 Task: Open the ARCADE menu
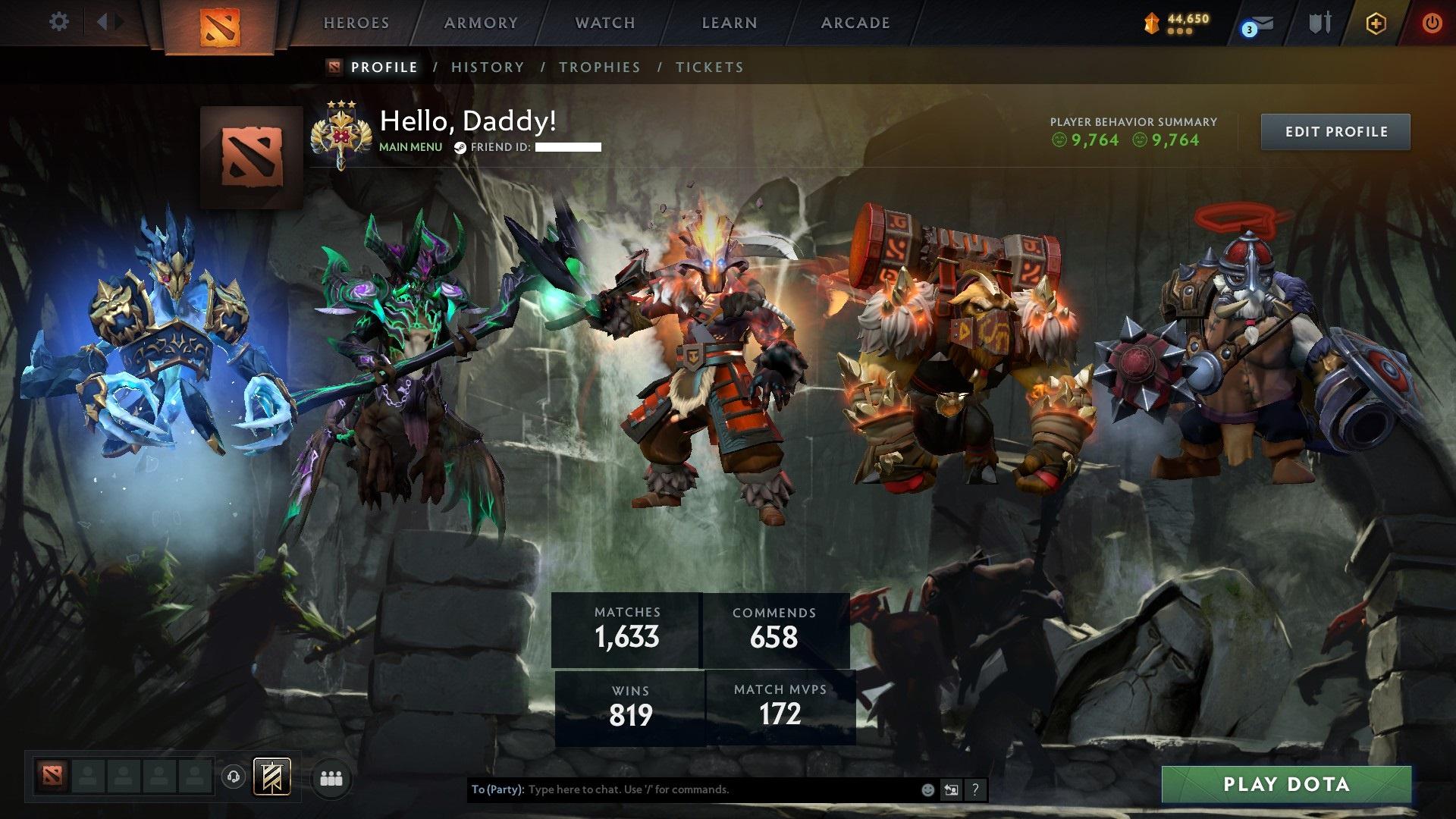tap(855, 23)
